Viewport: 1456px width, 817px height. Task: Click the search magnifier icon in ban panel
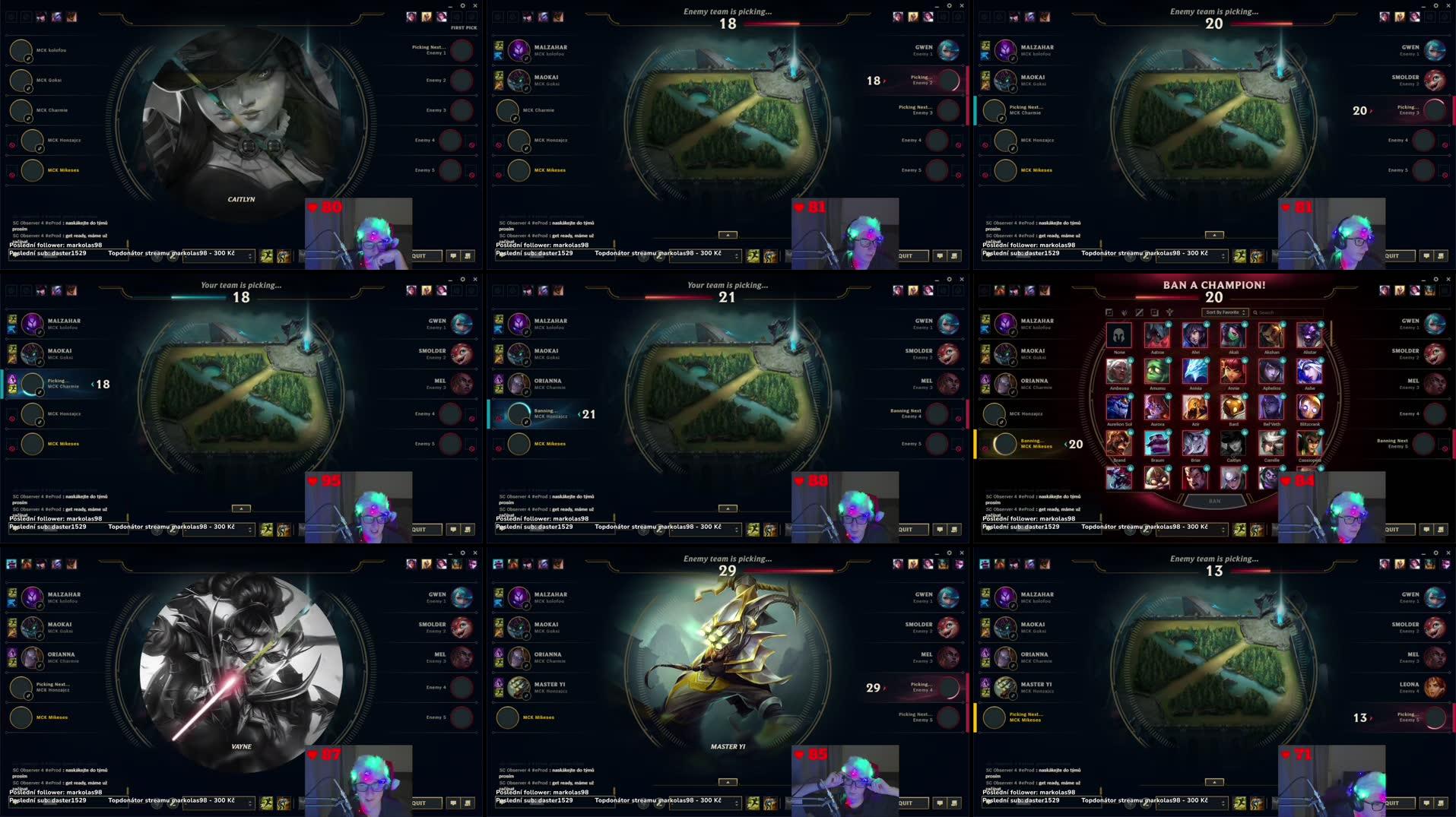tap(1255, 312)
